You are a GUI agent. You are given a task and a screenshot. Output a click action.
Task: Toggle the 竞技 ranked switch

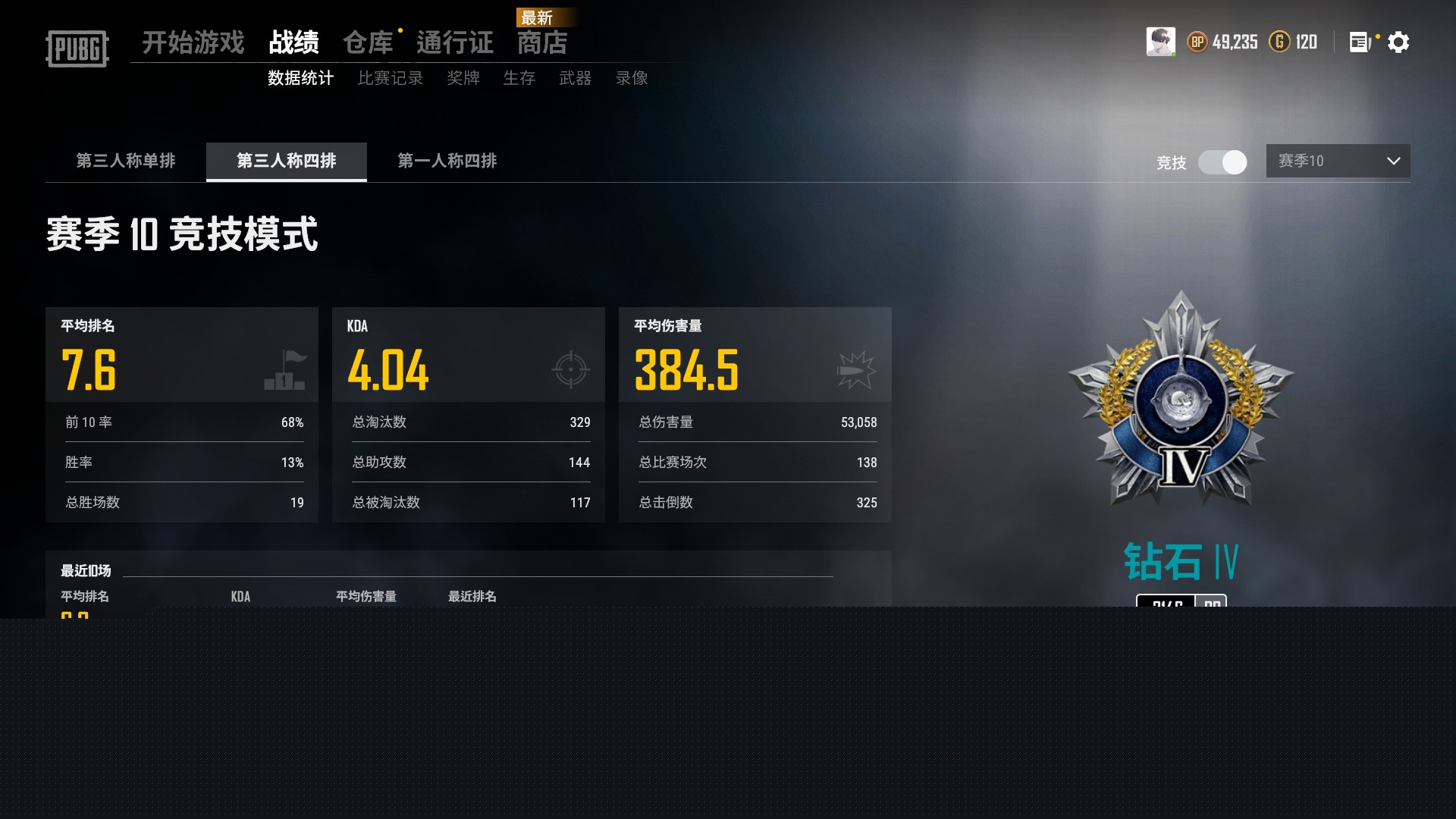1222,162
